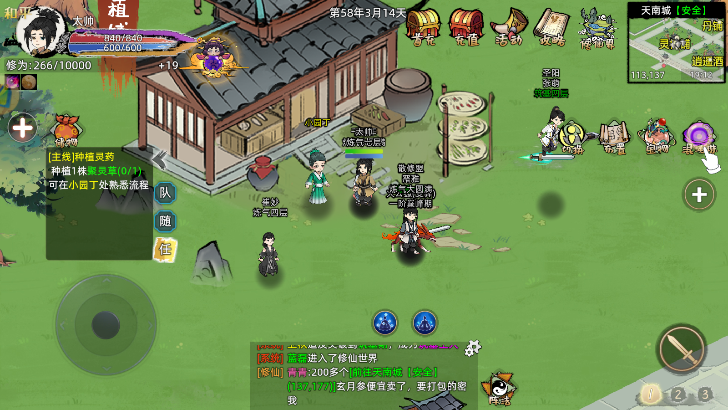Switch to the 队 team tab
This screenshot has height=410, width=728.
pyautogui.click(x=165, y=193)
